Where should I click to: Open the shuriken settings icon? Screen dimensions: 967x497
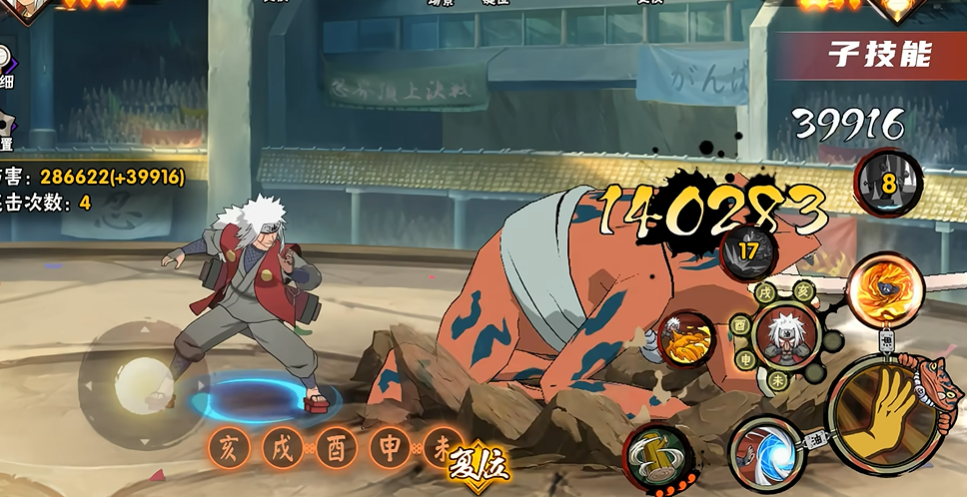point(6,127)
